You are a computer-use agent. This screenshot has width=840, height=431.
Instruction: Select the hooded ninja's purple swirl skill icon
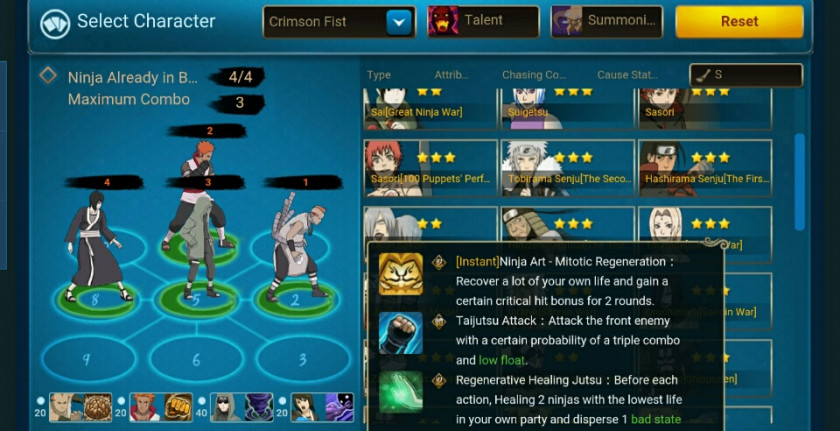tap(259, 408)
